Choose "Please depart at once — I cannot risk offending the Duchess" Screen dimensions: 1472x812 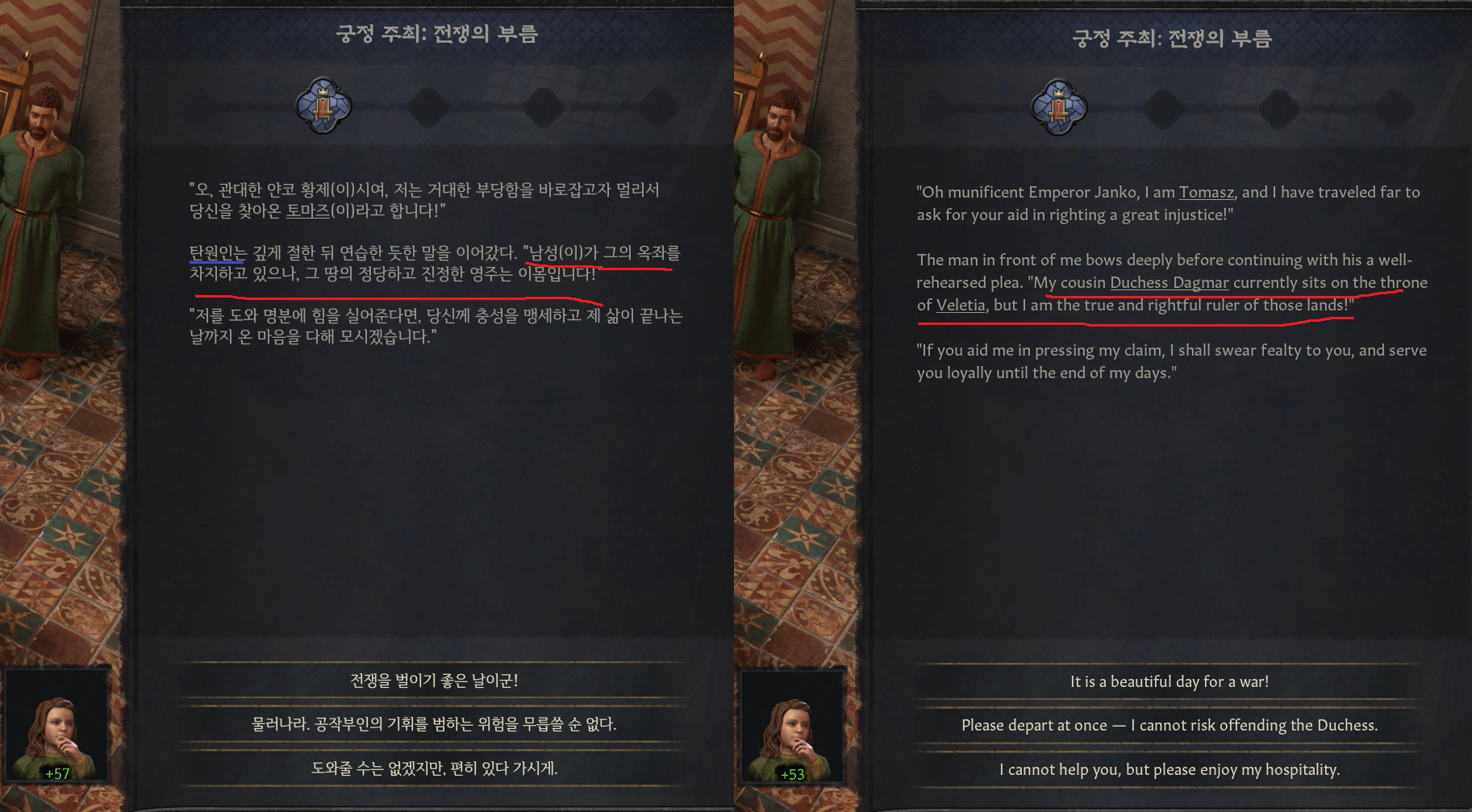click(1169, 725)
